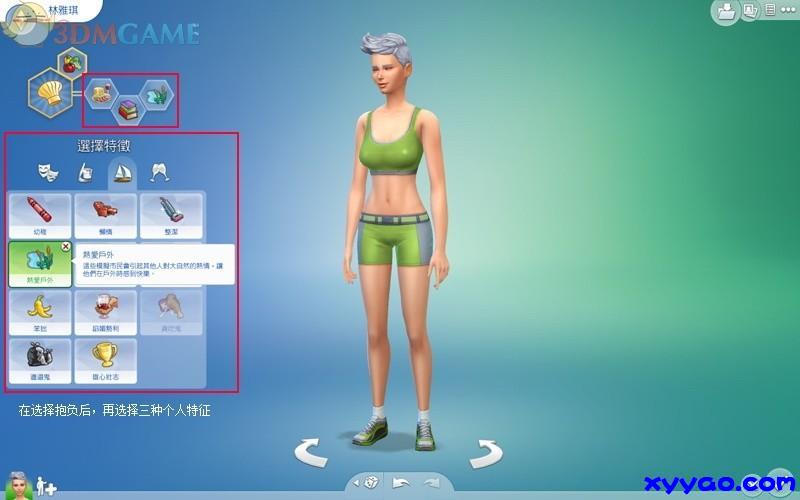This screenshot has height=500, width=800.
Task: Select the fruit bonus trait hexagon
Action: pyautogui.click(x=71, y=65)
